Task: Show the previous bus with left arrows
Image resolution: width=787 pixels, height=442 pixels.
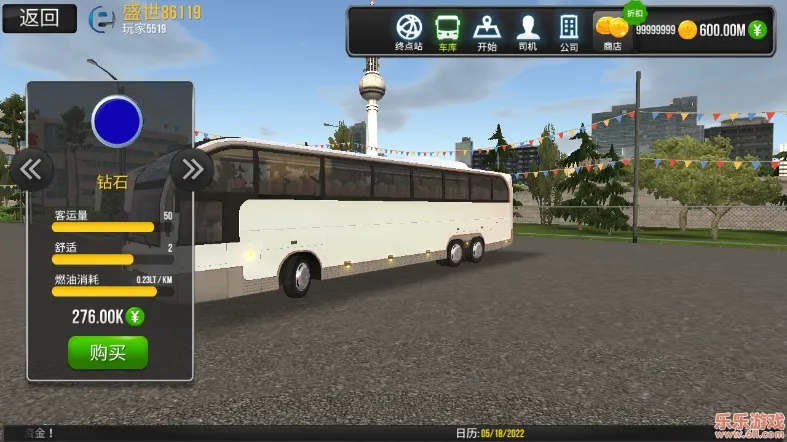Action: (x=31, y=168)
